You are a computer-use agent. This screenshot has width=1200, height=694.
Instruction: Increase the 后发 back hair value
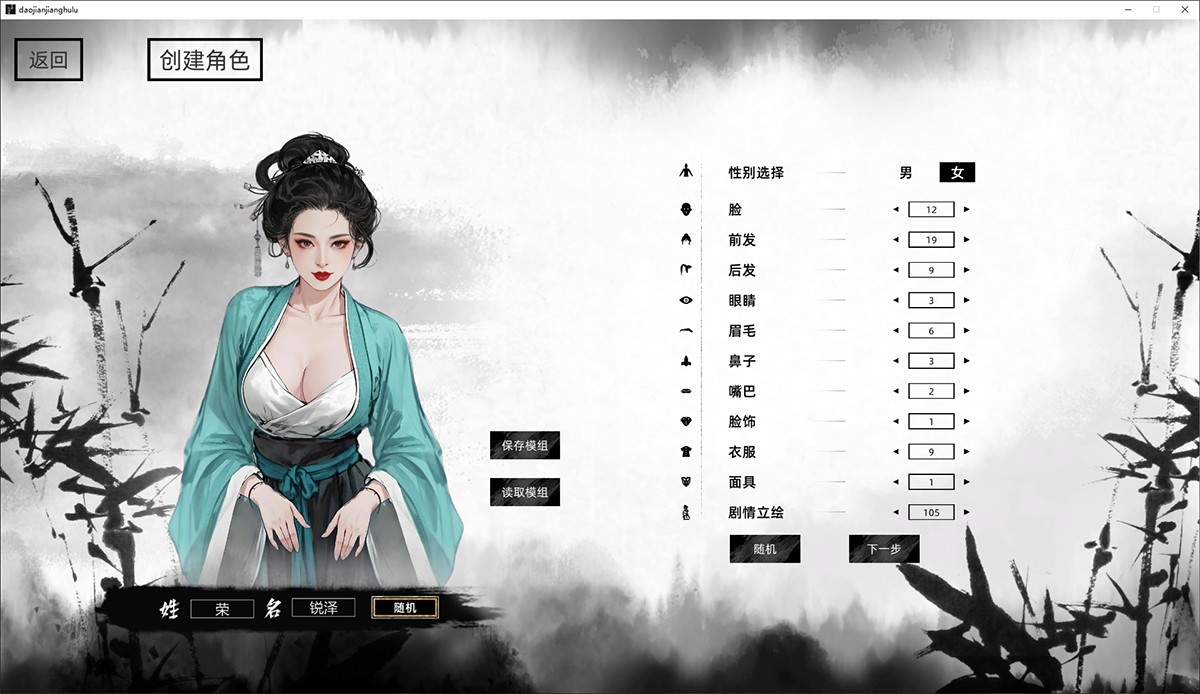click(966, 270)
